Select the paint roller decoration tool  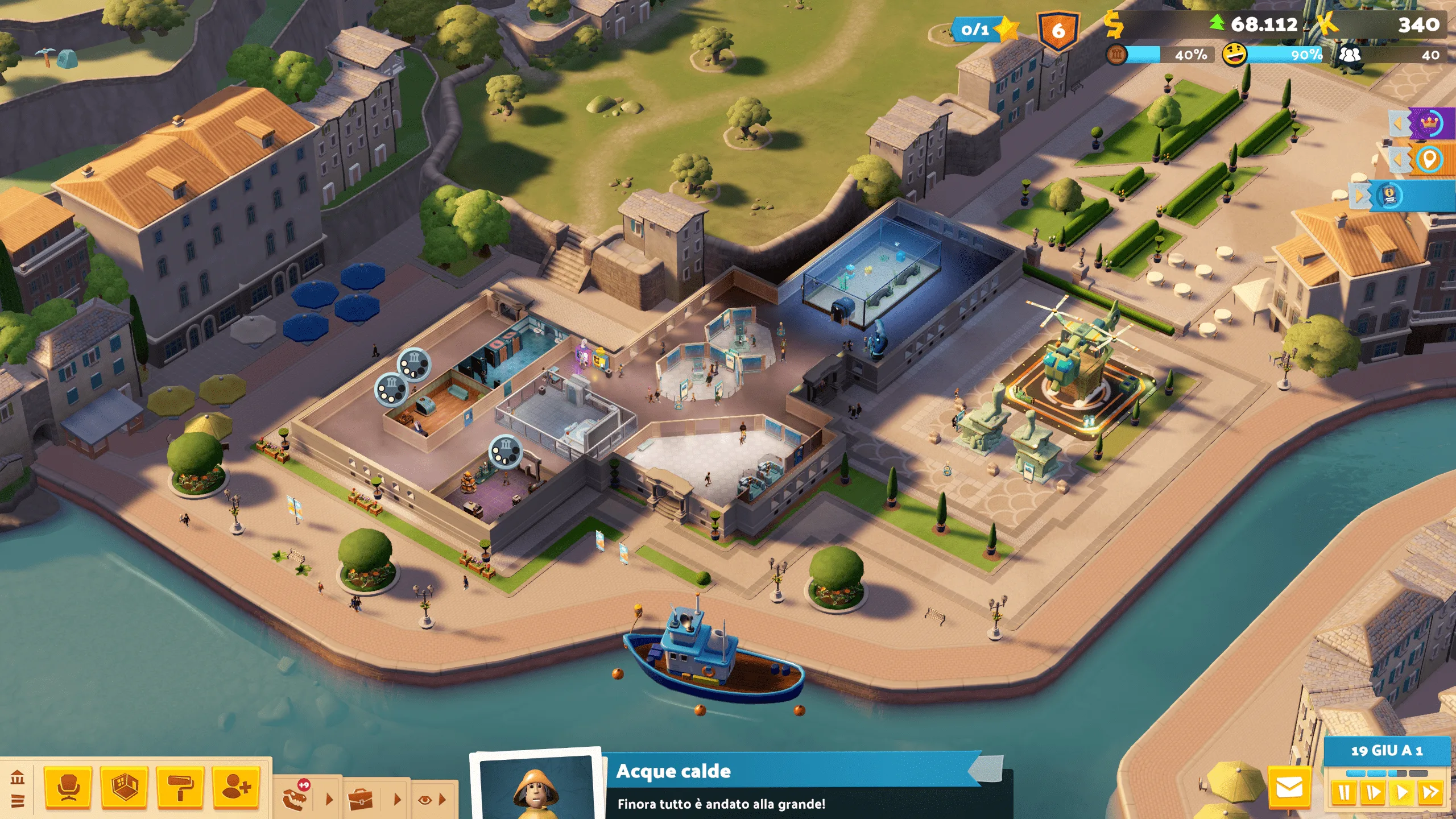[x=180, y=788]
